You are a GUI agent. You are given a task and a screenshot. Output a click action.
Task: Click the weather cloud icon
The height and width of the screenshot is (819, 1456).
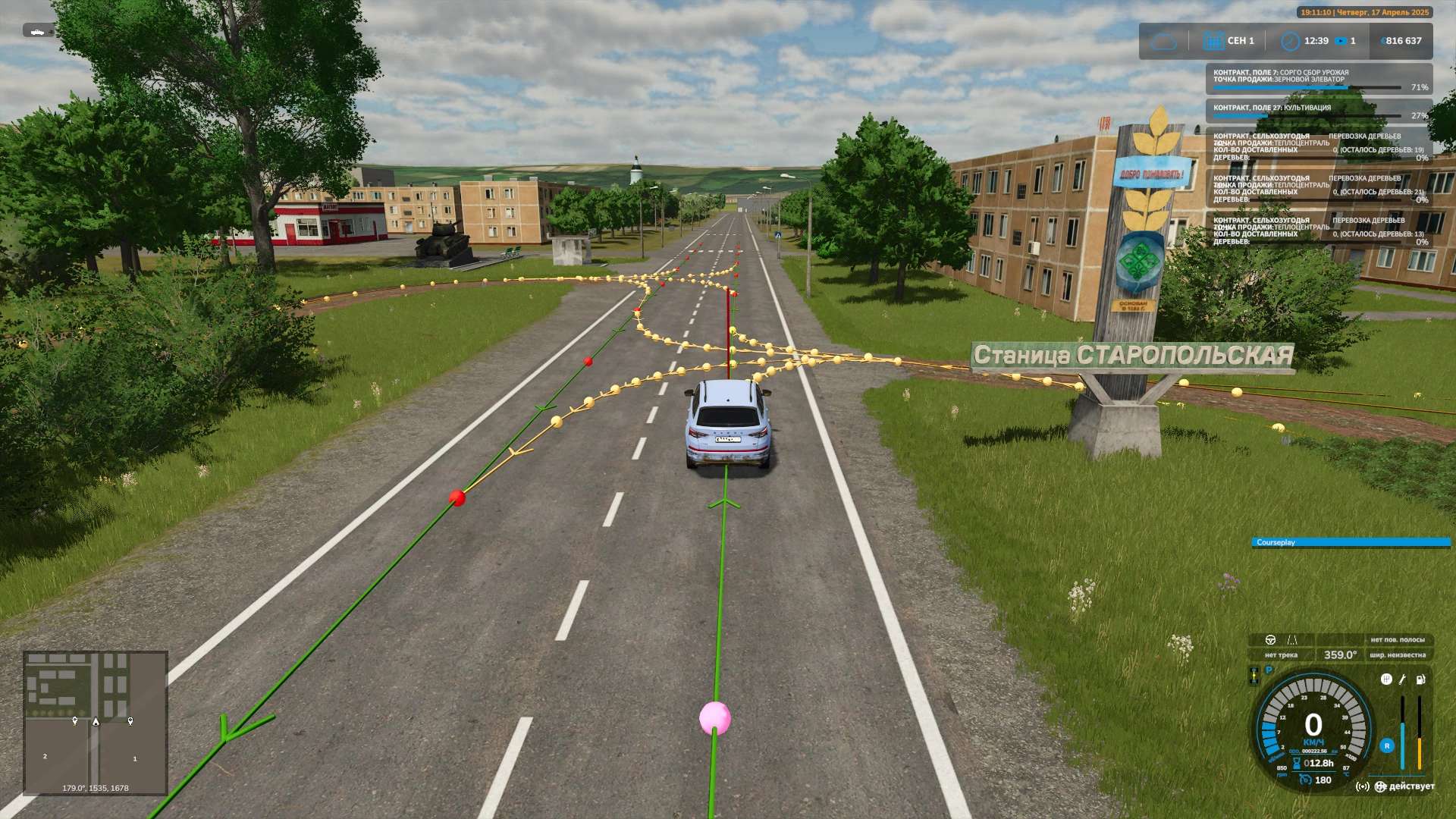point(1163,41)
